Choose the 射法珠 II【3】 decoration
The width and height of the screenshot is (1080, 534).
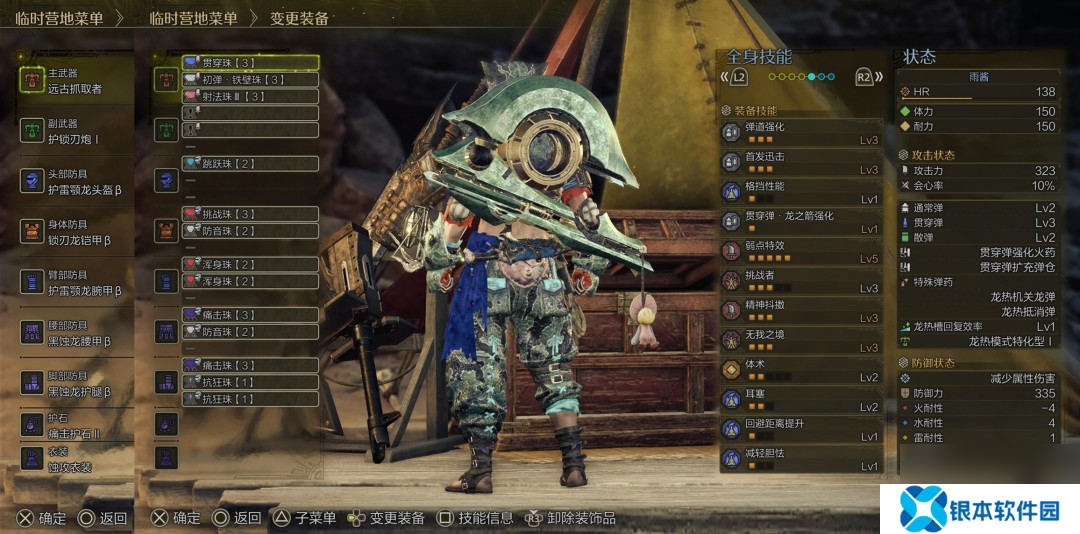tap(250, 96)
